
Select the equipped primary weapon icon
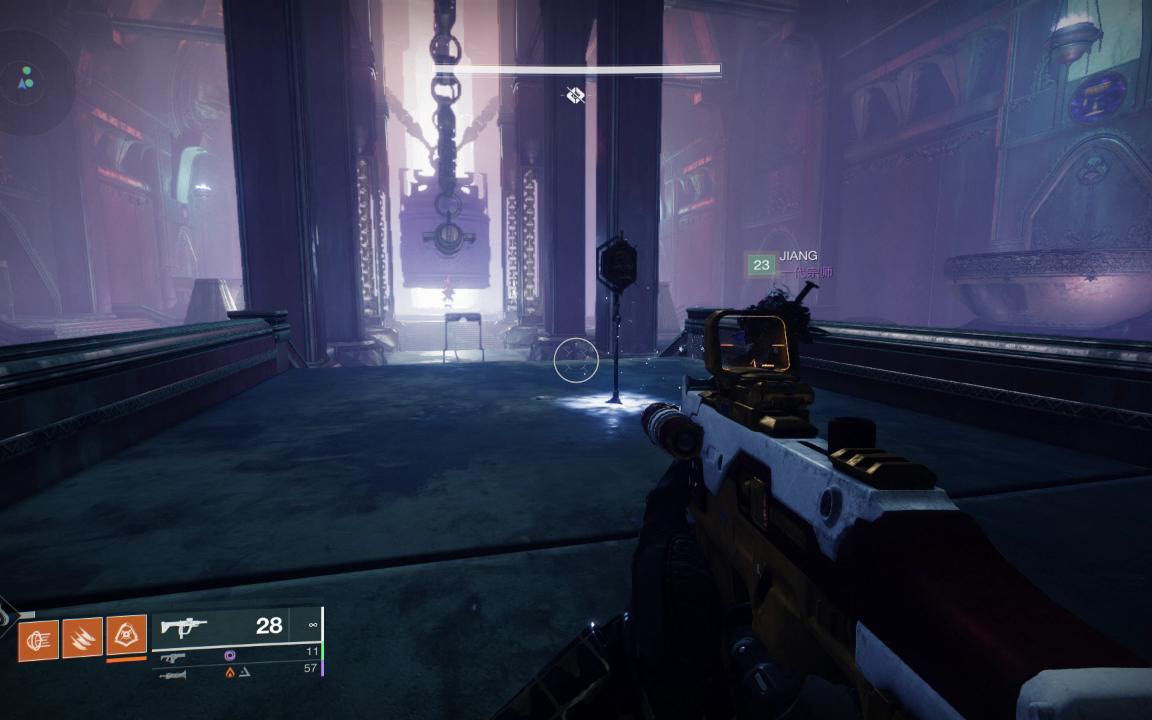click(184, 627)
